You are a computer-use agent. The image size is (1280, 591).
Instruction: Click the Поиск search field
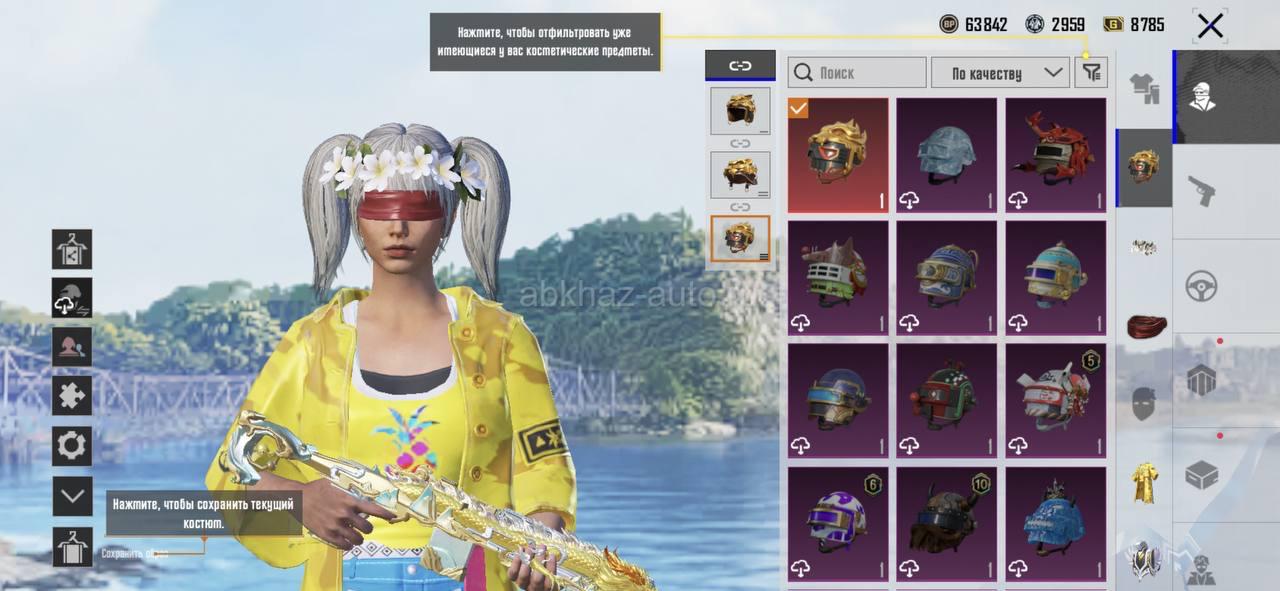tap(857, 72)
